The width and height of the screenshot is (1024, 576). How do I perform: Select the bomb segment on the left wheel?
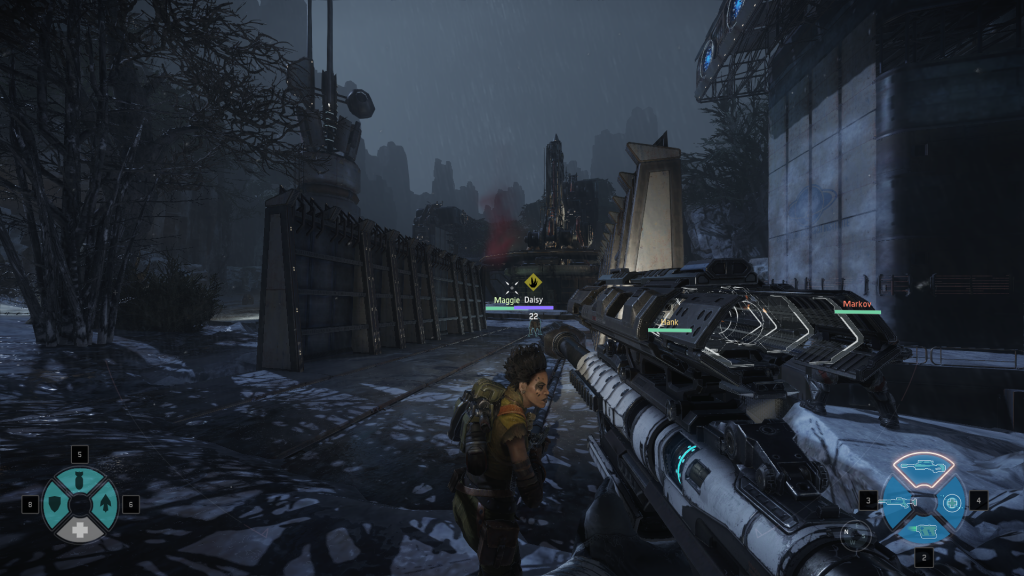[81, 480]
